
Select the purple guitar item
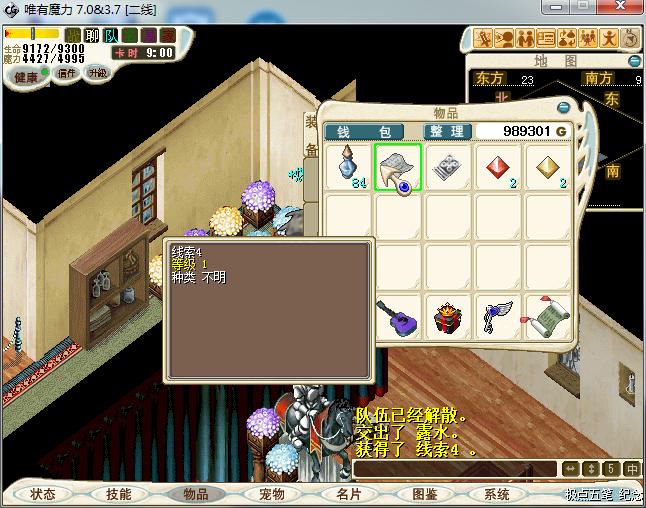(x=398, y=318)
